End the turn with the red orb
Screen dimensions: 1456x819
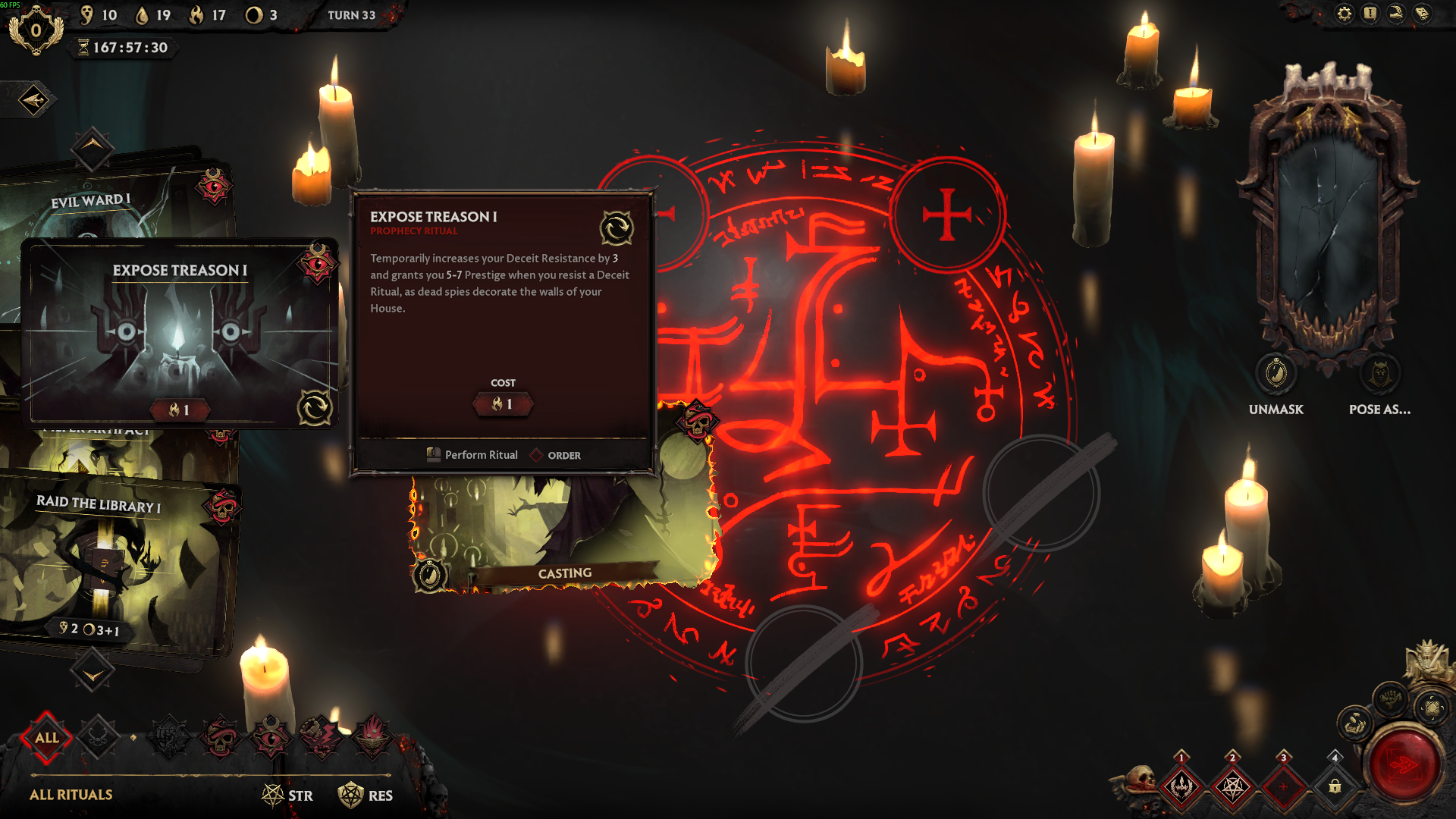tap(1404, 764)
